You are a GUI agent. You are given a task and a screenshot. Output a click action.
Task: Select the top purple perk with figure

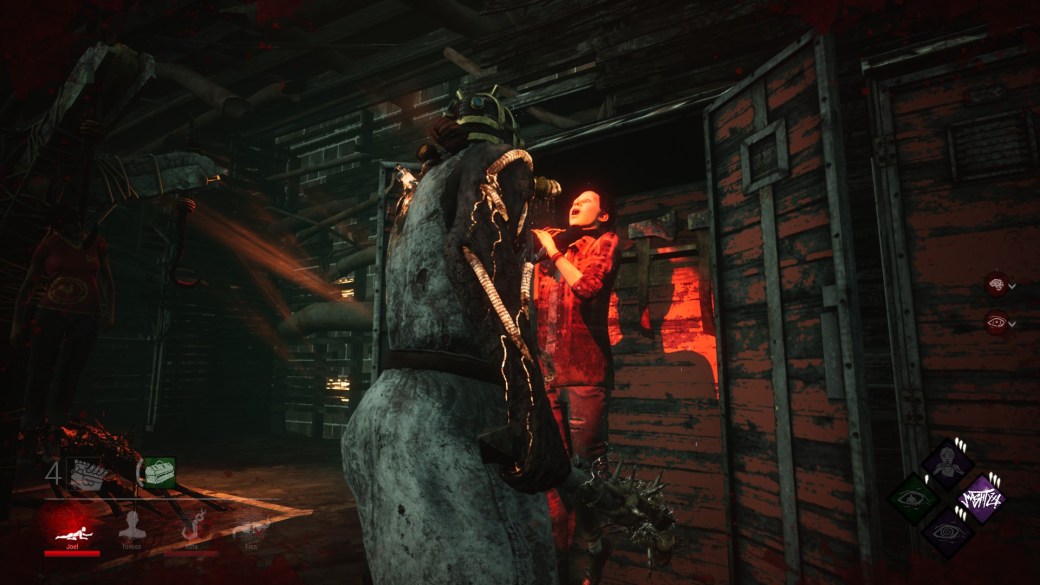946,463
